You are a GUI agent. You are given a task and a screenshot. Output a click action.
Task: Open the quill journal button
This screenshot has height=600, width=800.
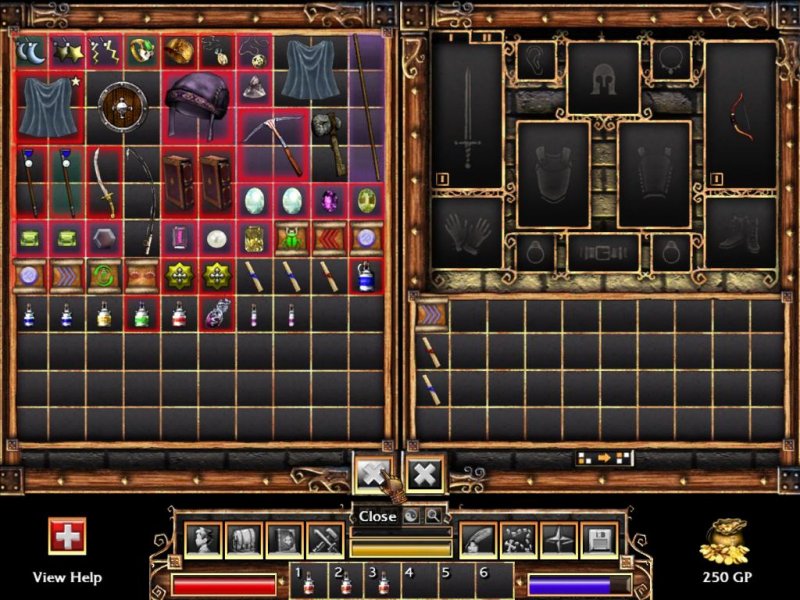[478, 540]
